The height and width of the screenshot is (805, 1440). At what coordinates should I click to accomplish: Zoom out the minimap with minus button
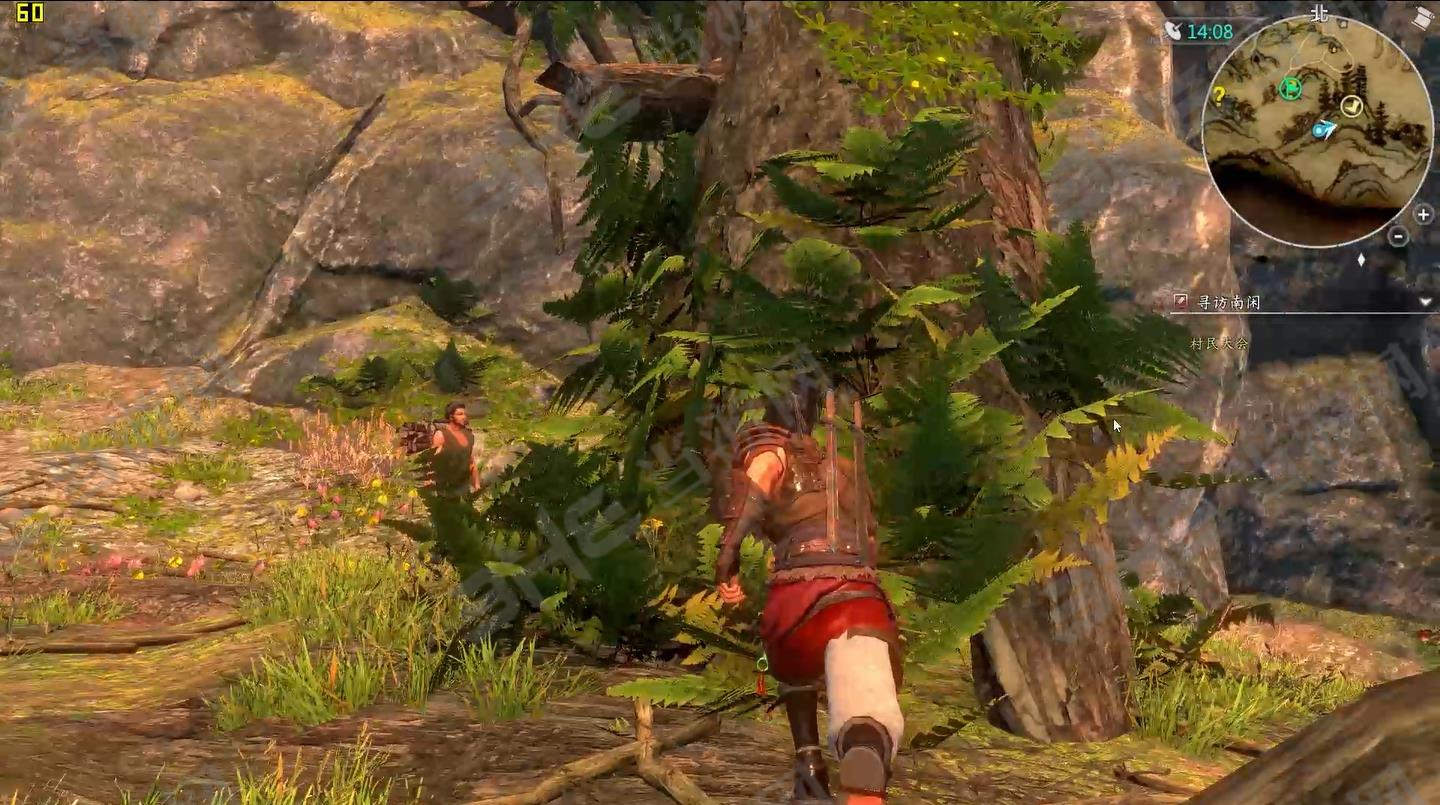tap(1399, 237)
